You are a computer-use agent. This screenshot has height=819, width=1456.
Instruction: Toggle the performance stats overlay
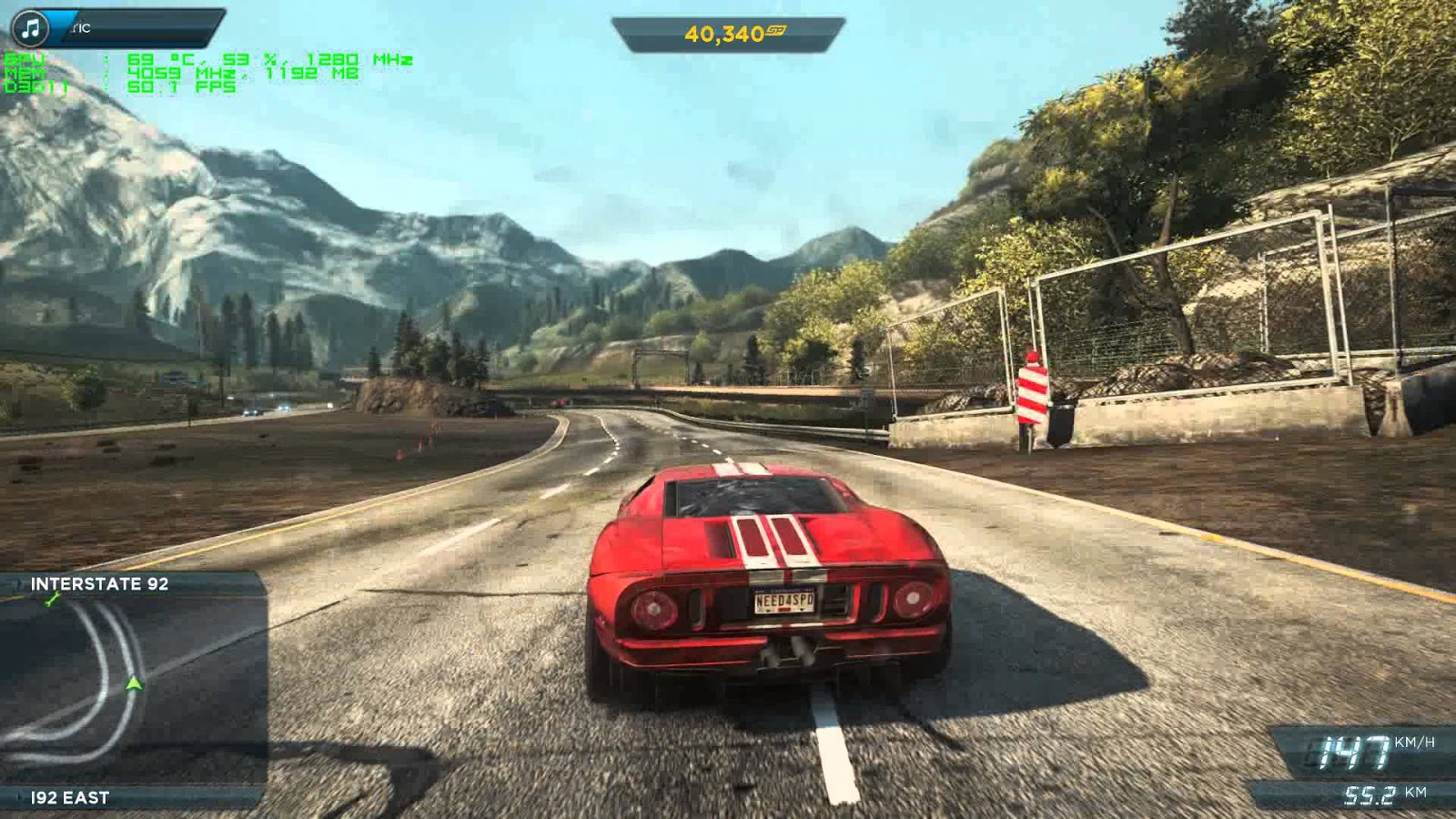[x=182, y=71]
